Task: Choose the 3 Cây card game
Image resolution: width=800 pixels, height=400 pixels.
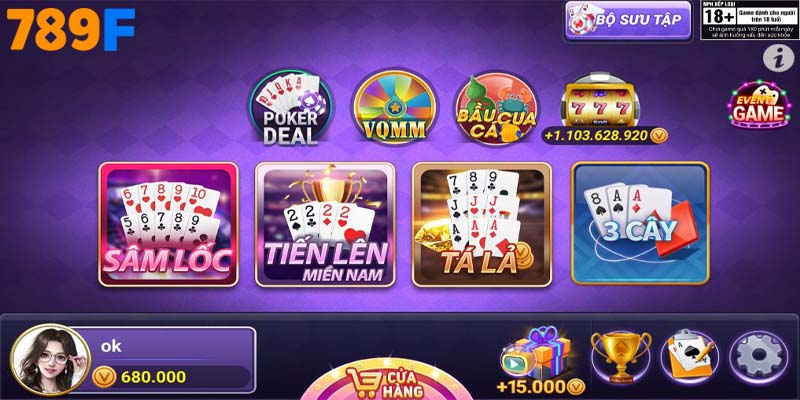Action: pos(639,221)
